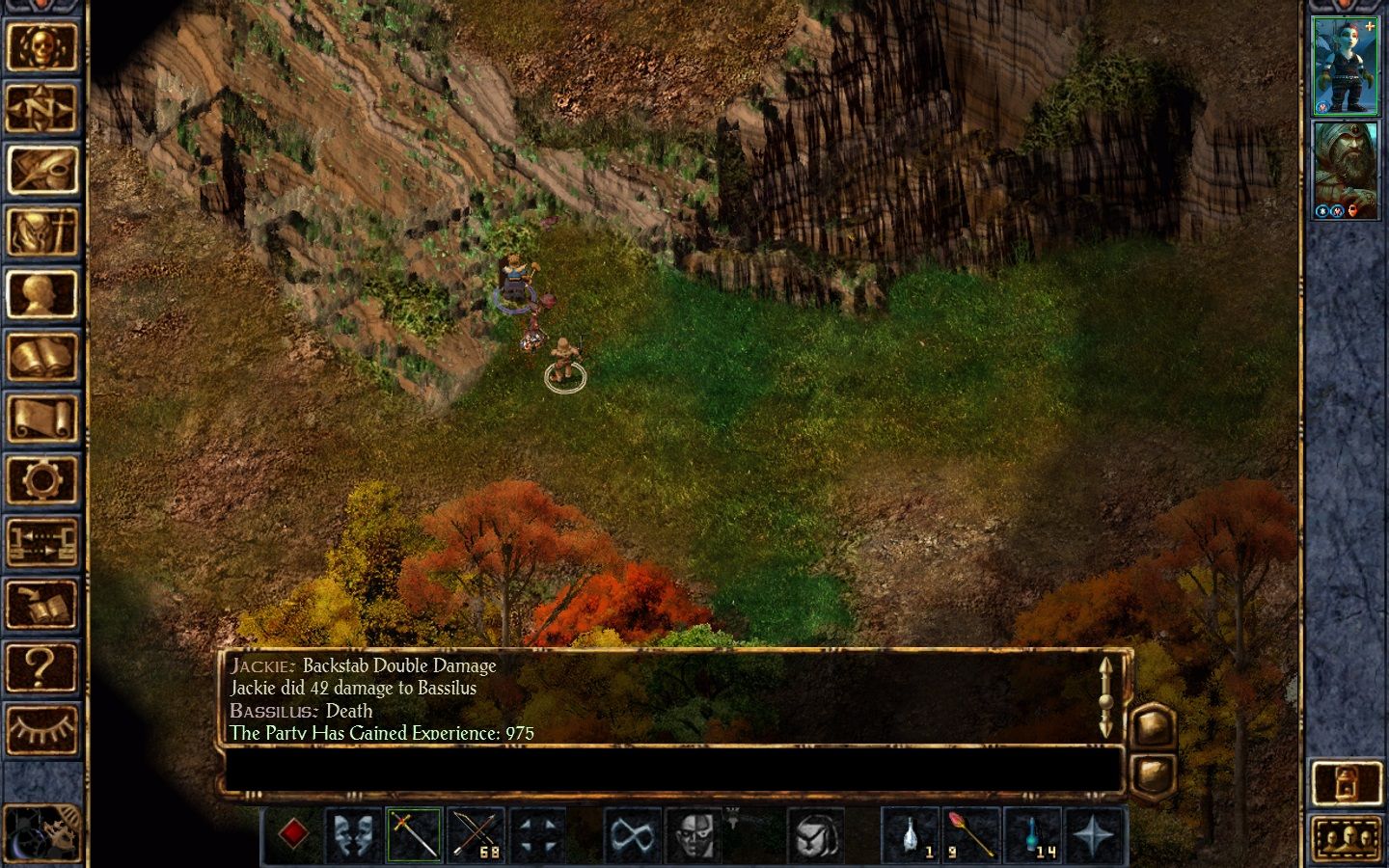Select the red-haired character portrait
This screenshot has width=1389, height=868.
point(1346,66)
